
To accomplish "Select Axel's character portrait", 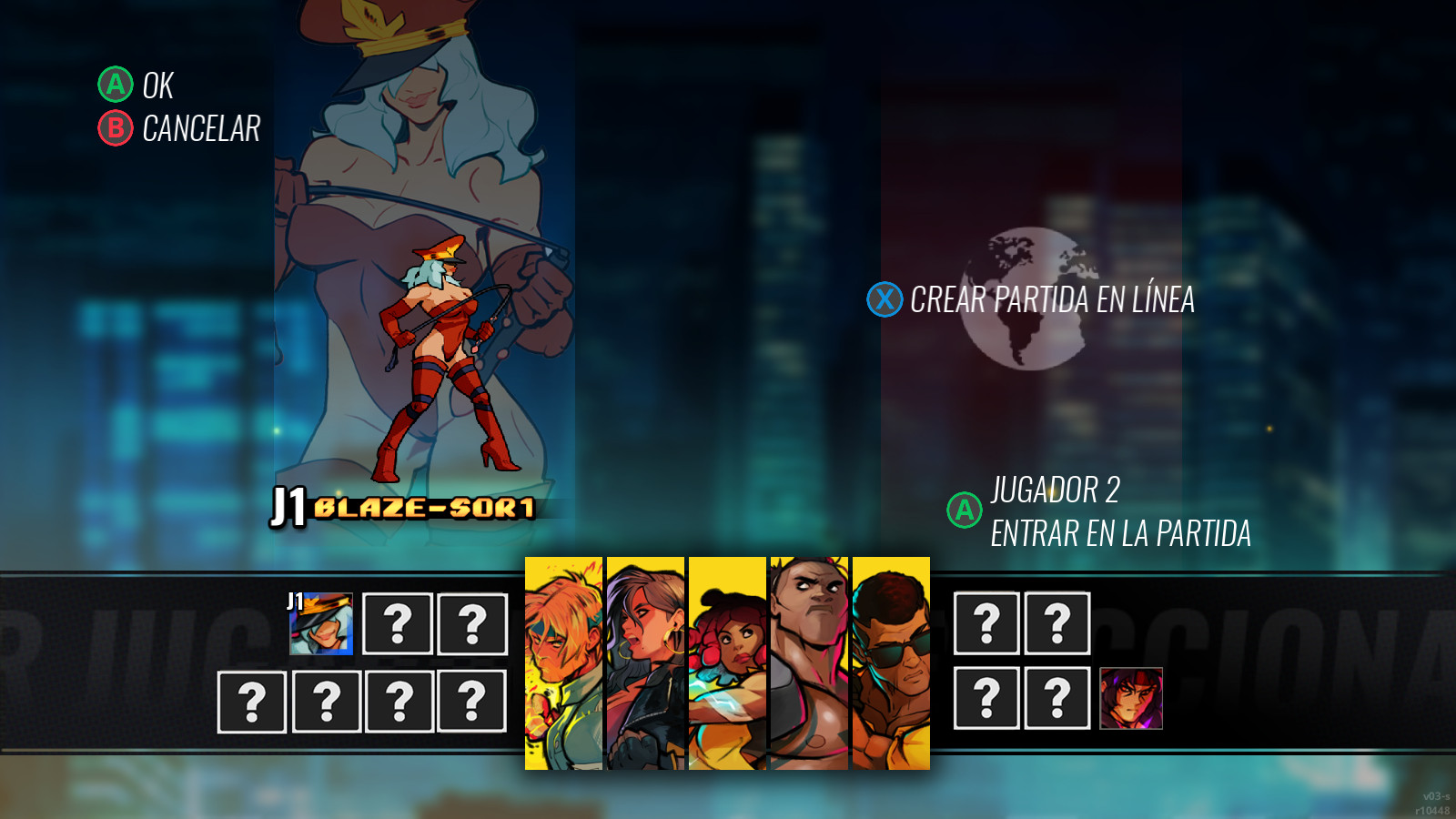I will 562,664.
